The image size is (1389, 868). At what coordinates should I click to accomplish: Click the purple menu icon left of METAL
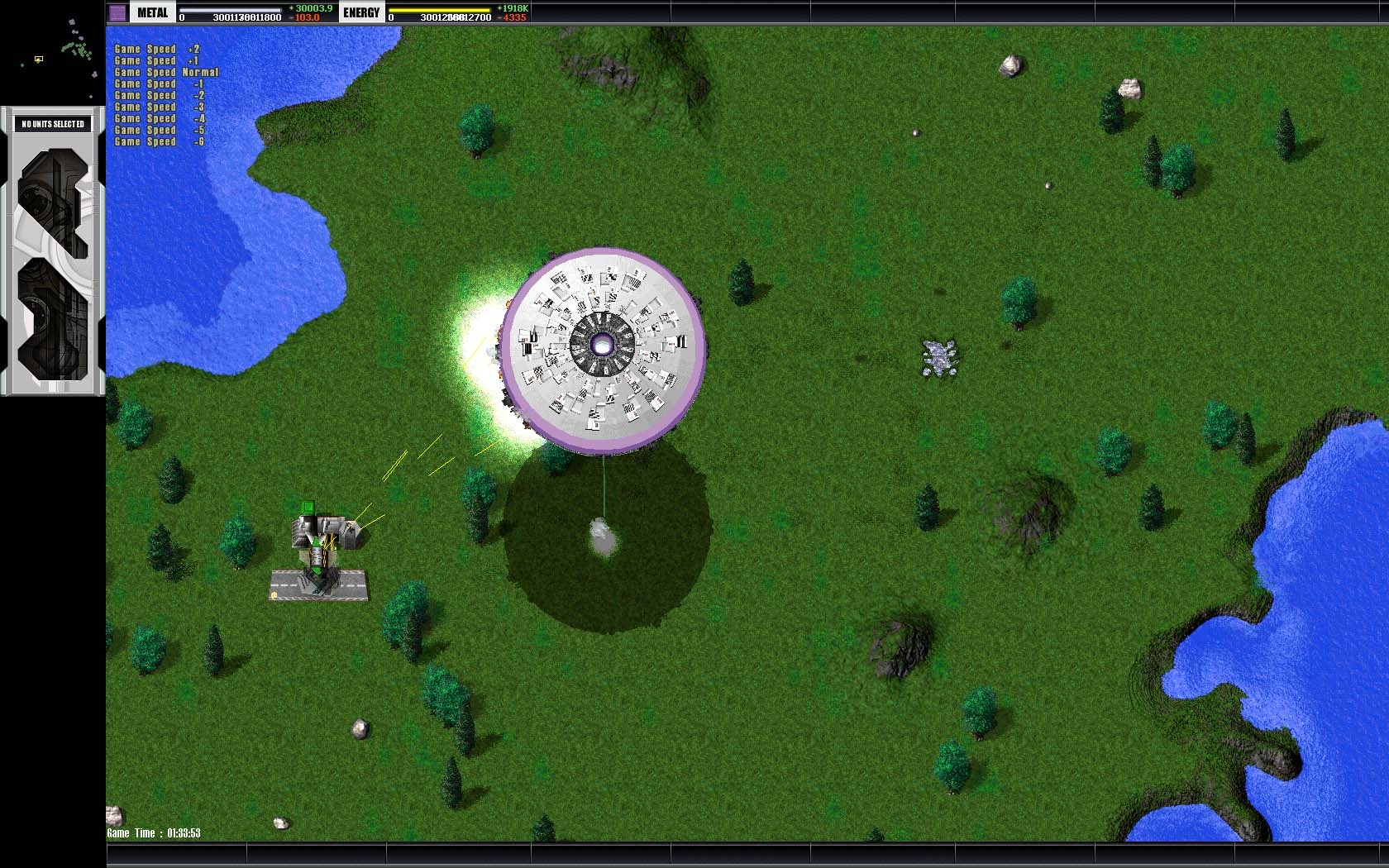point(118,12)
